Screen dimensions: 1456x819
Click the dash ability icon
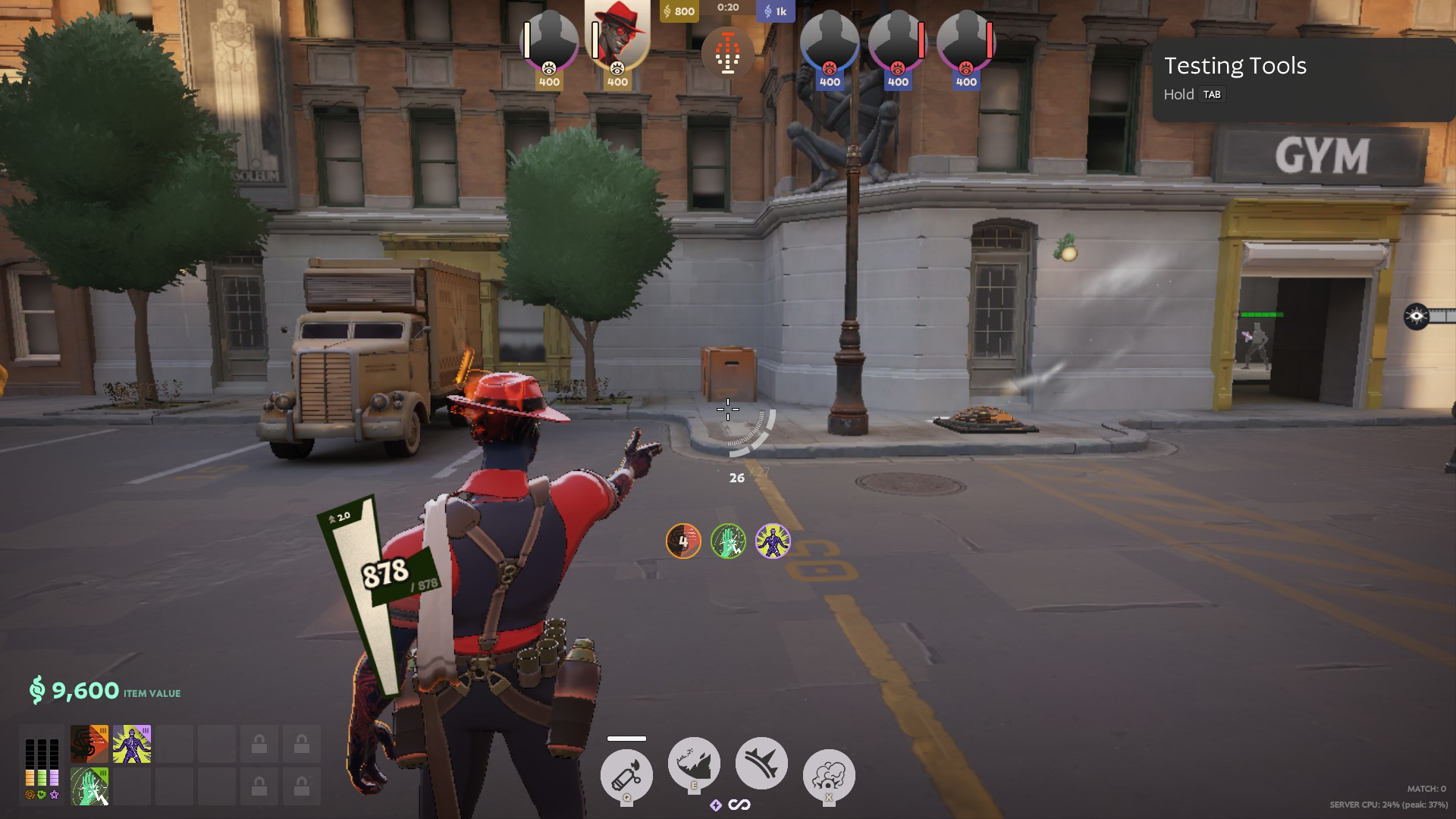(761, 762)
